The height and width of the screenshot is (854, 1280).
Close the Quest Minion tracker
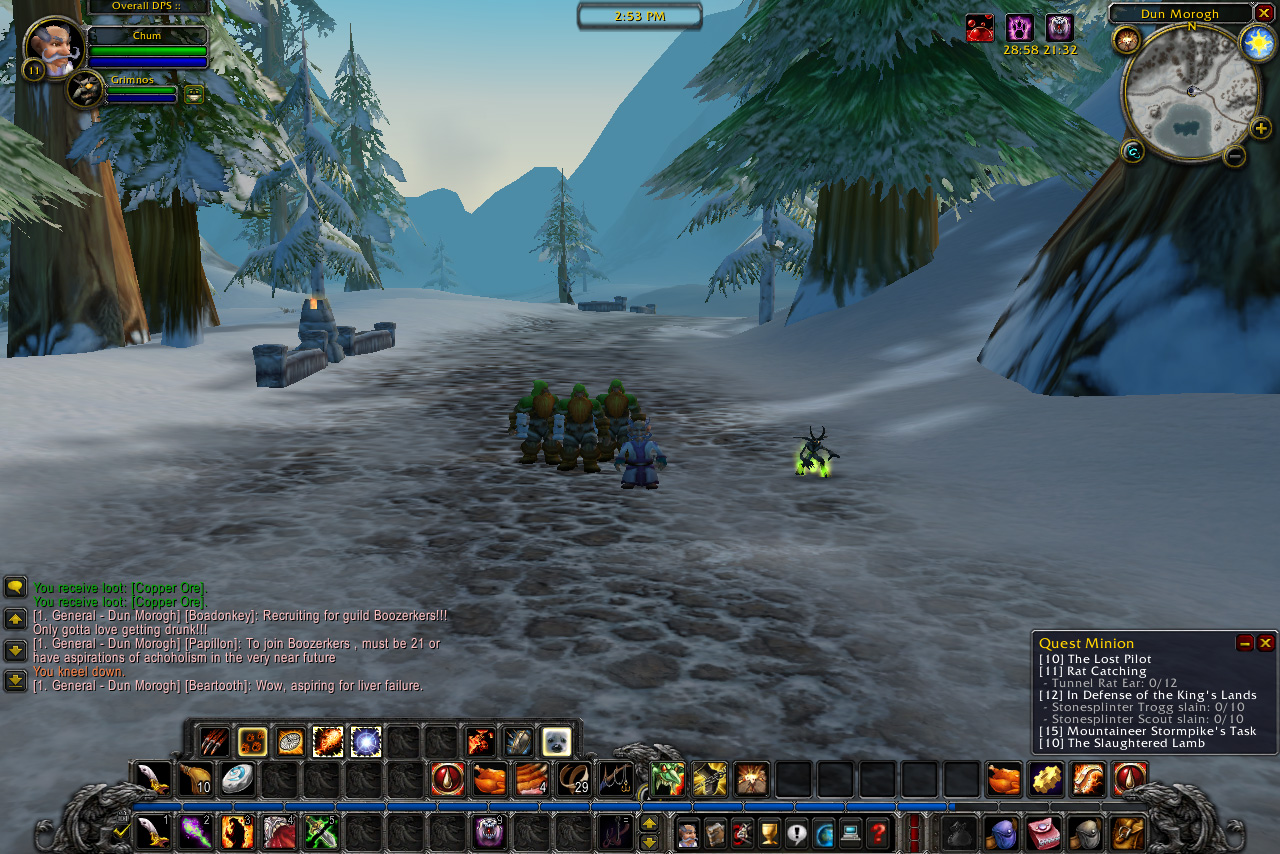point(1265,643)
